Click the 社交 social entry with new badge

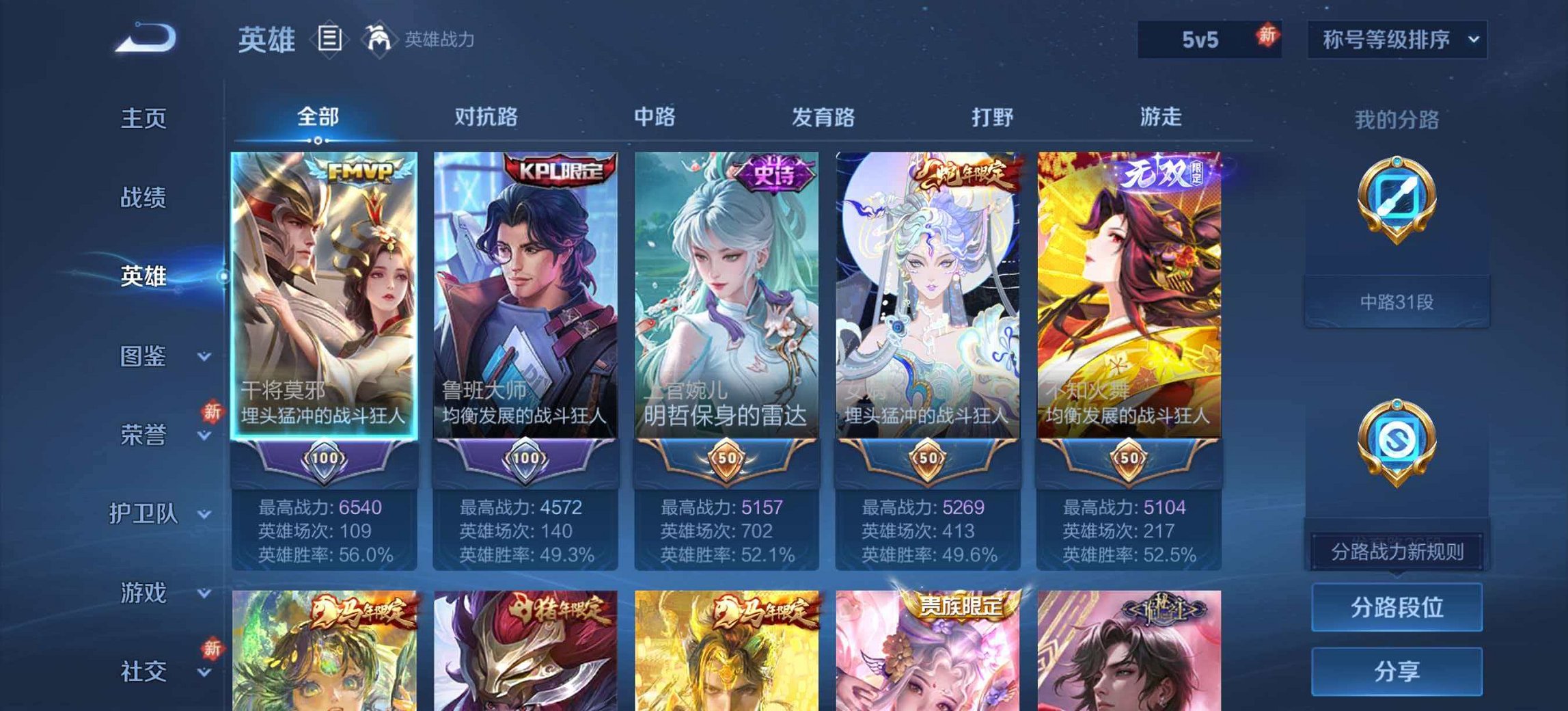tap(144, 672)
